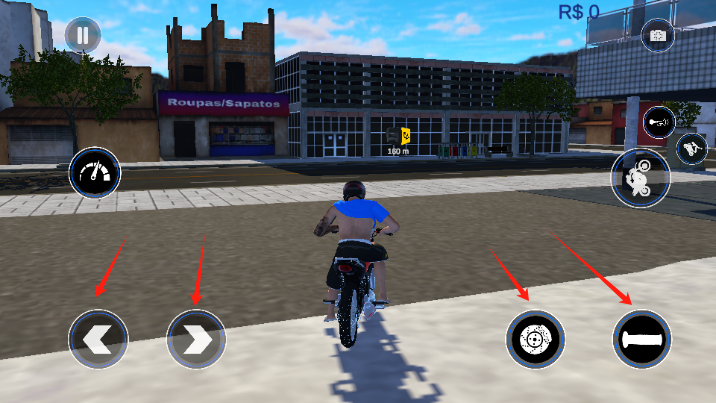Pause the game
716x403 pixels.
[x=83, y=37]
